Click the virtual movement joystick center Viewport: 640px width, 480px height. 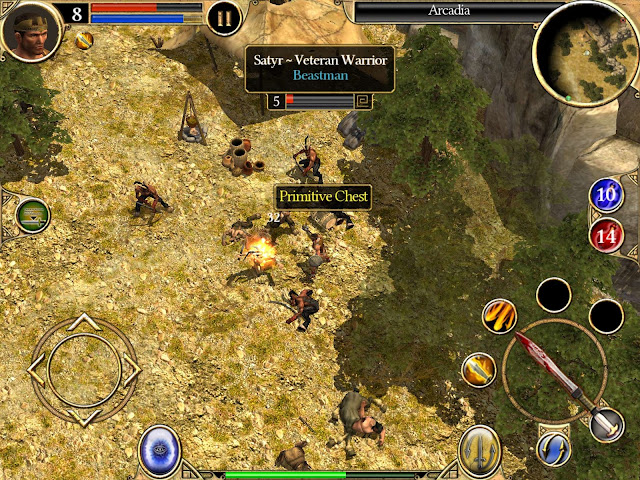click(84, 368)
